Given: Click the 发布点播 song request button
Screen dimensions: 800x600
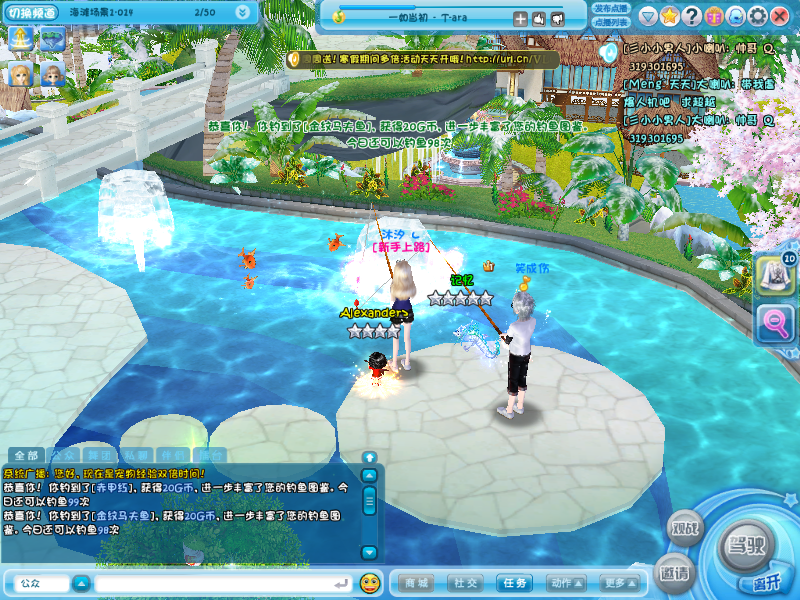Looking at the screenshot, I should tap(610, 8).
